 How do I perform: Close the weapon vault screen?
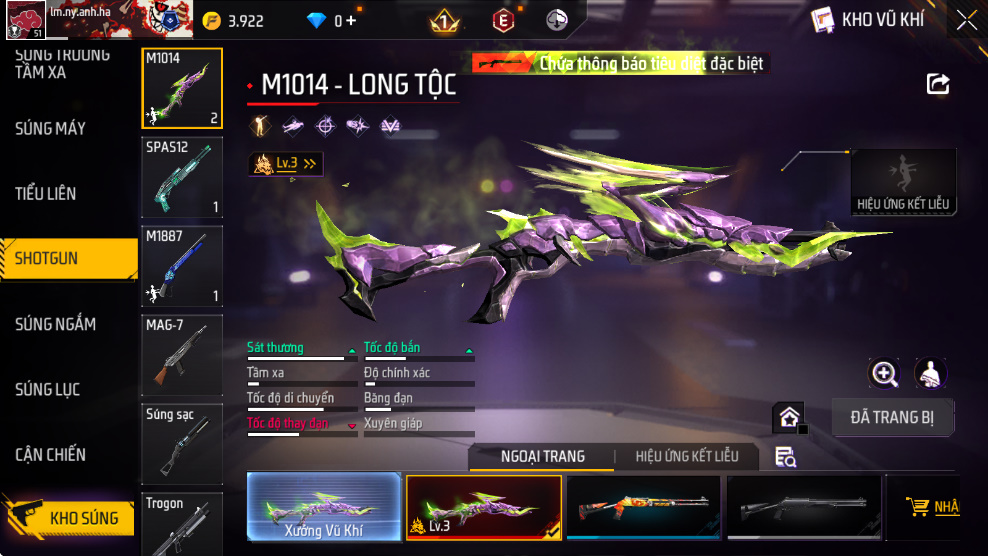tap(966, 20)
